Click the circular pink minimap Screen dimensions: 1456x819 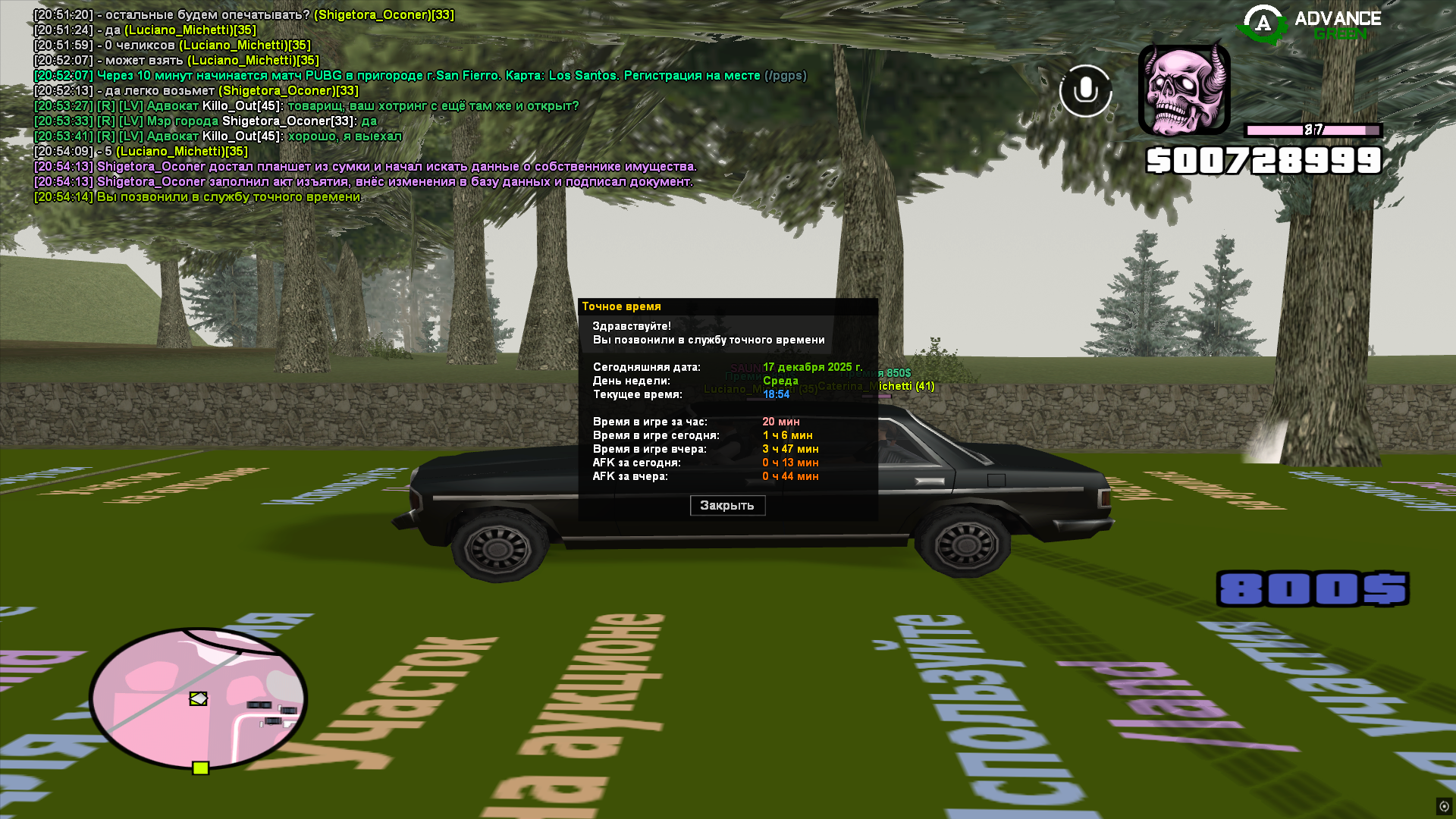198,698
